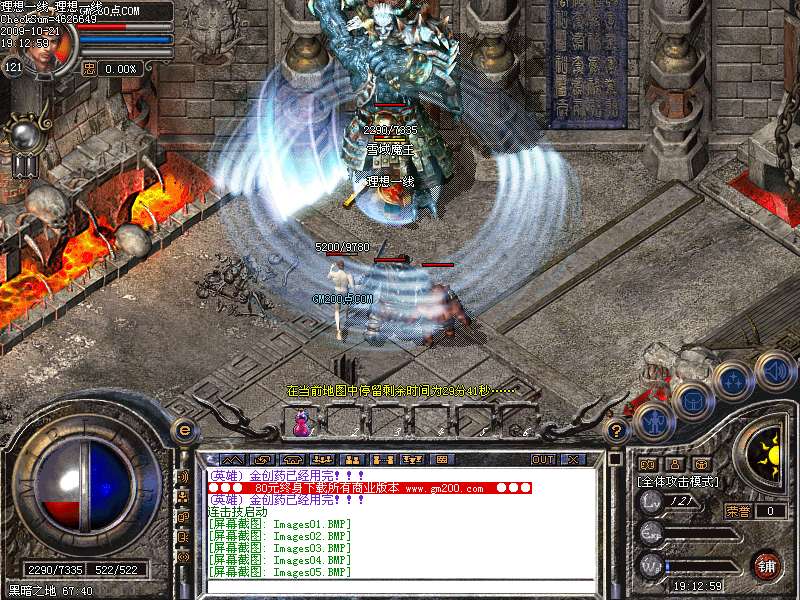Viewport: 800px width, 600px height.
Task: Use the red potion in belt slot 1
Action: (301, 426)
